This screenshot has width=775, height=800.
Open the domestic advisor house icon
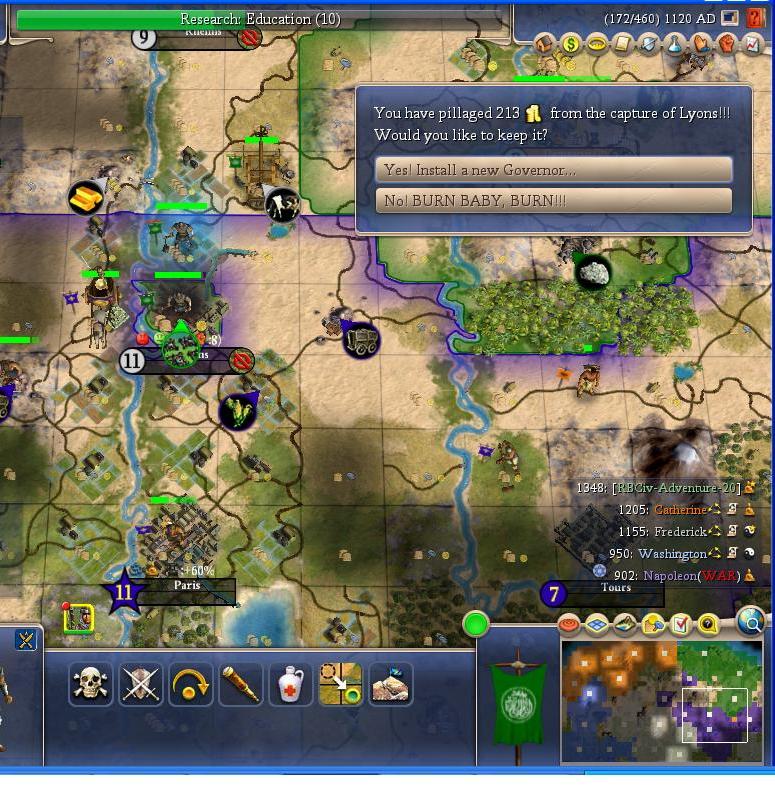point(545,44)
